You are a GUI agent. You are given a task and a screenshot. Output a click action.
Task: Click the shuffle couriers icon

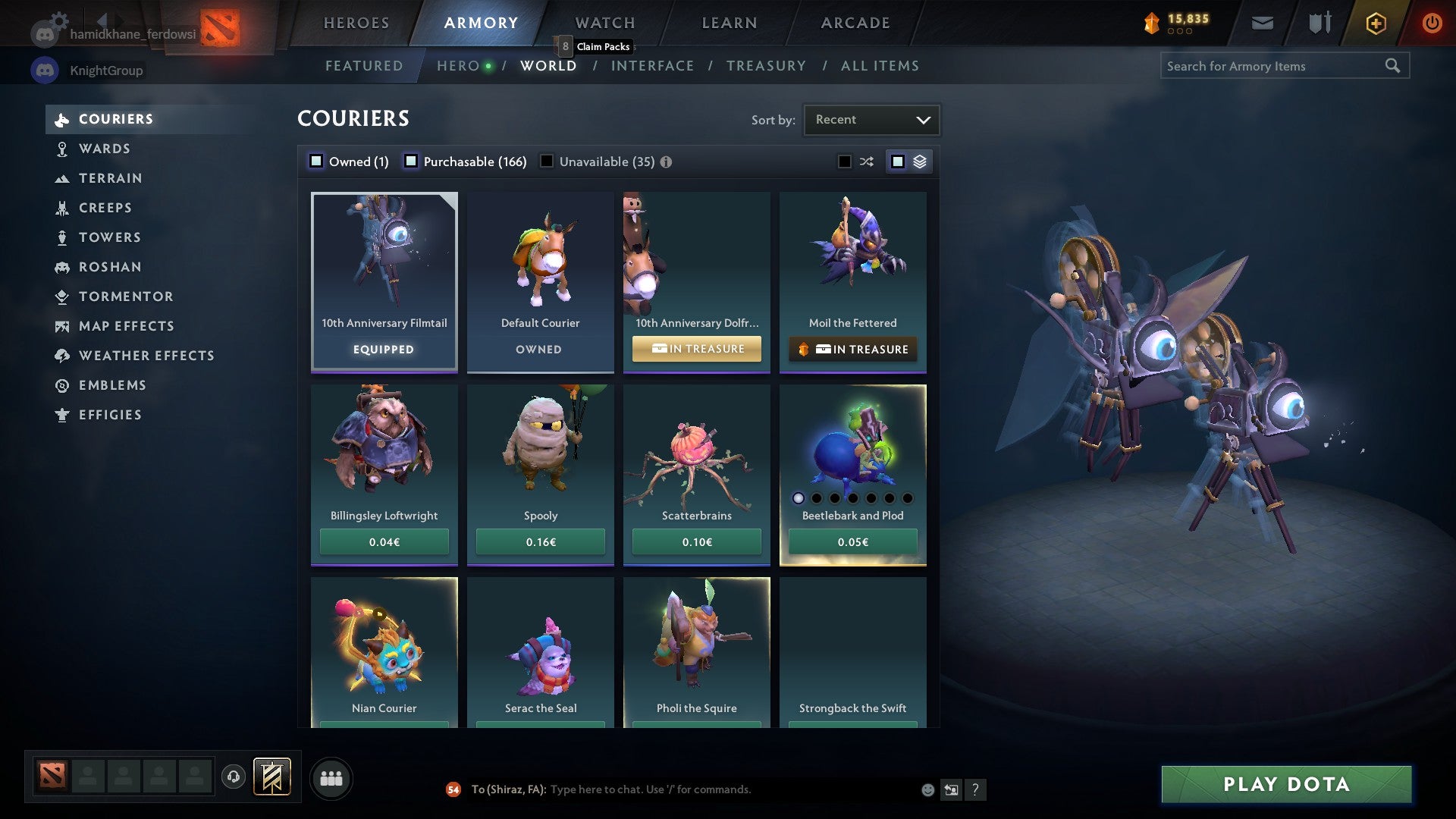tap(866, 161)
